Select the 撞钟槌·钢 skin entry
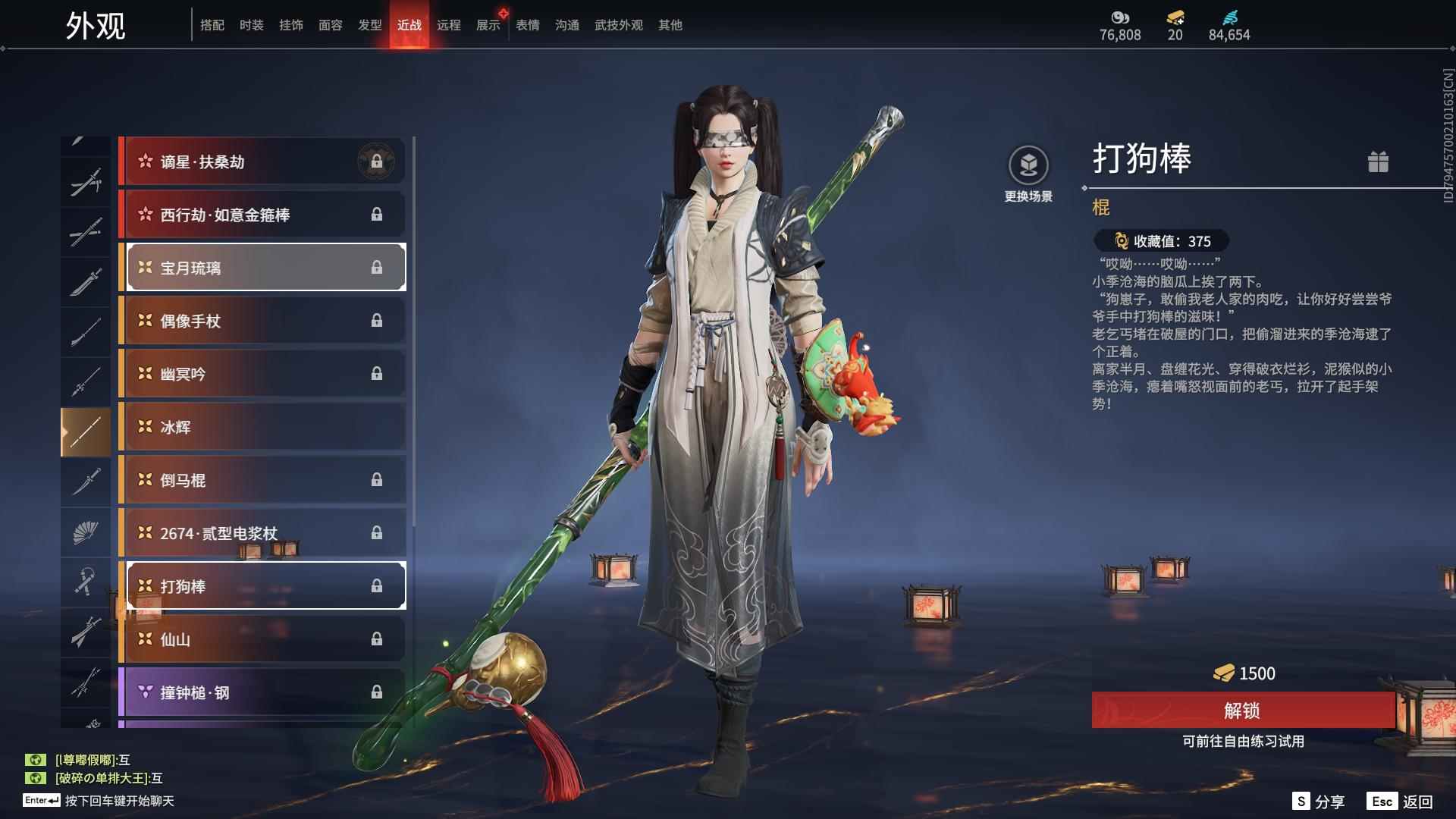The width and height of the screenshot is (1456, 819). coord(262,692)
